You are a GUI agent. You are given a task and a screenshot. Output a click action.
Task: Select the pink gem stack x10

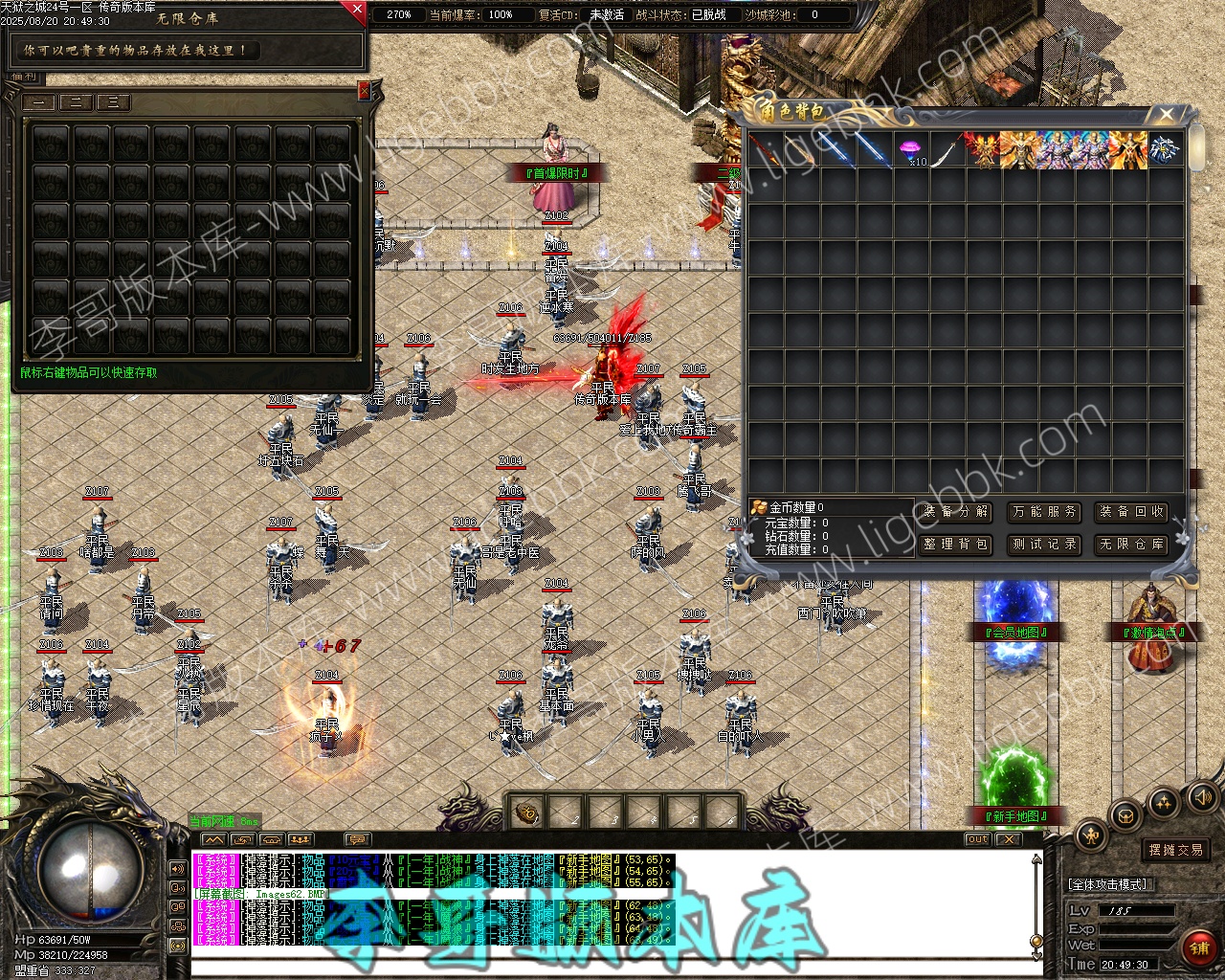tap(910, 150)
